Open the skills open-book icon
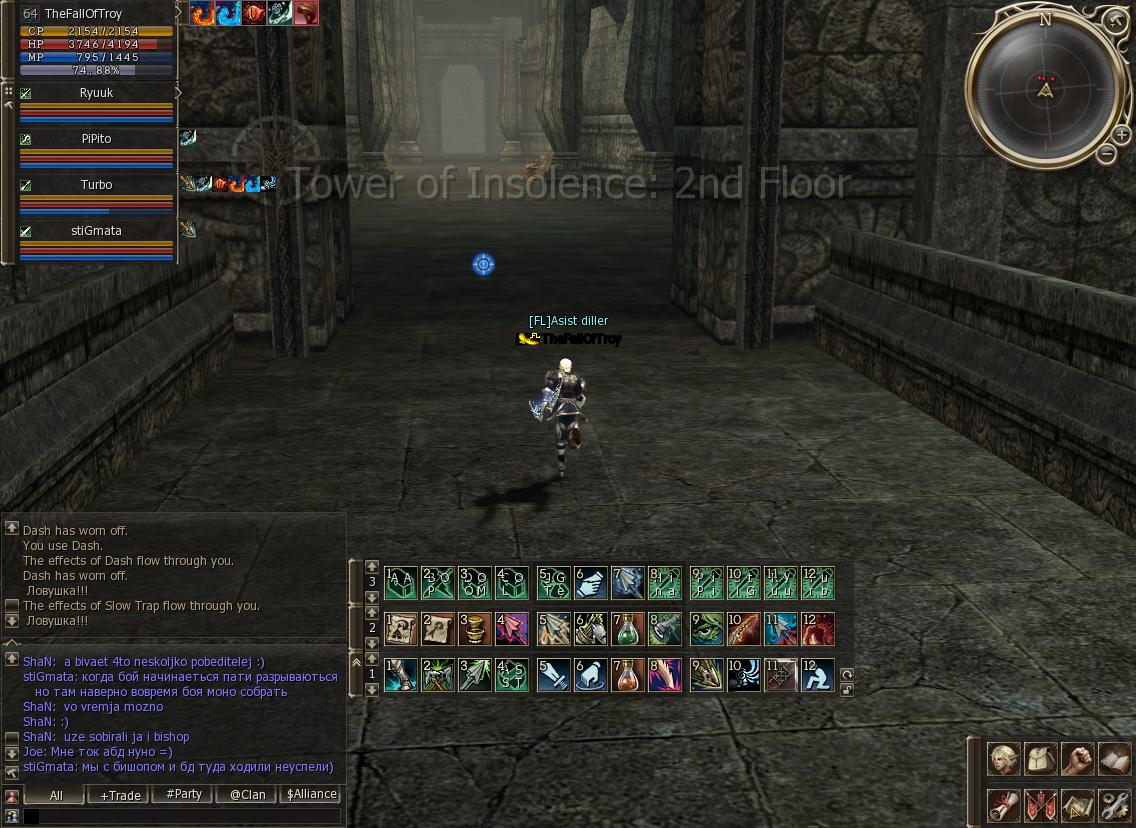This screenshot has width=1136, height=828. (1114, 759)
